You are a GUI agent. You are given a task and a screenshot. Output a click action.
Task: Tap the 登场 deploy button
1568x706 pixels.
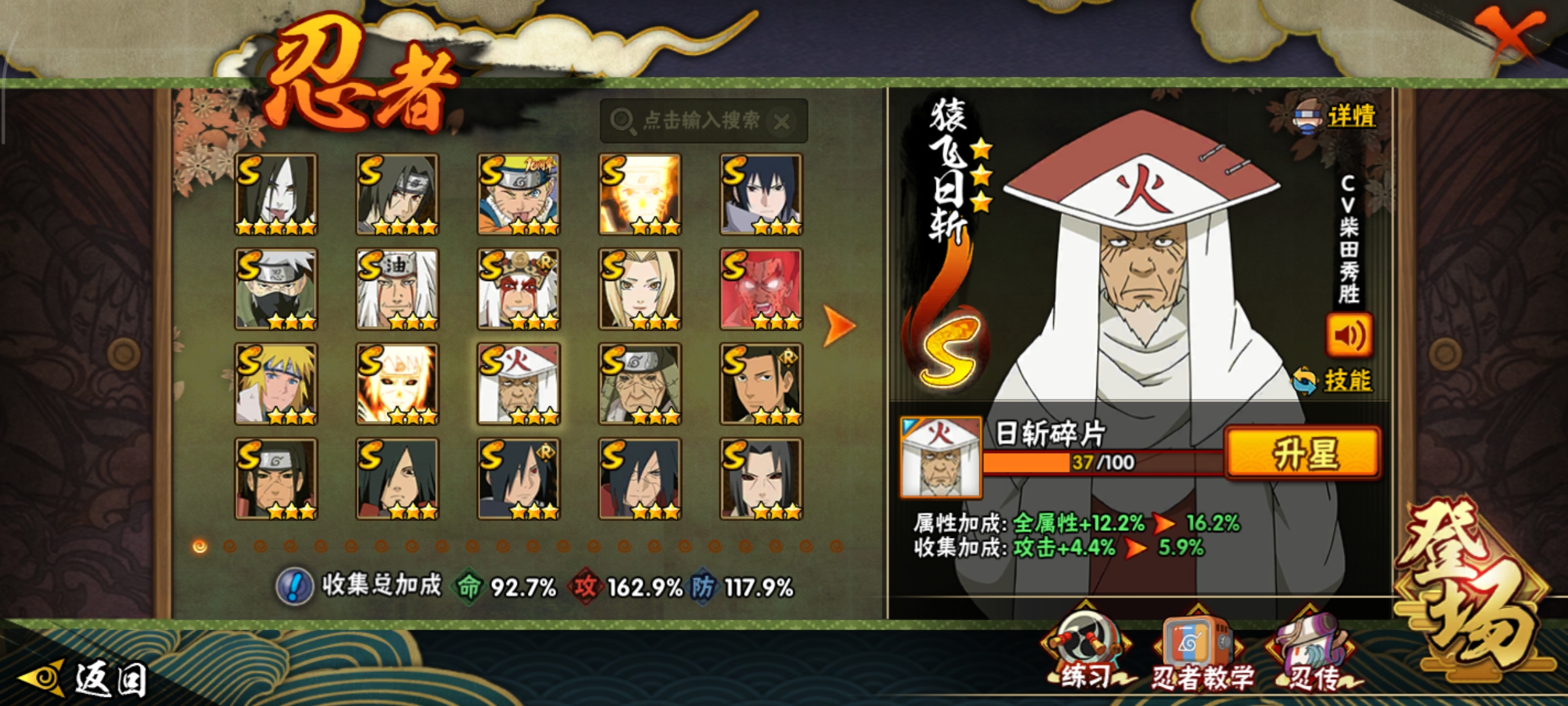click(1470, 588)
